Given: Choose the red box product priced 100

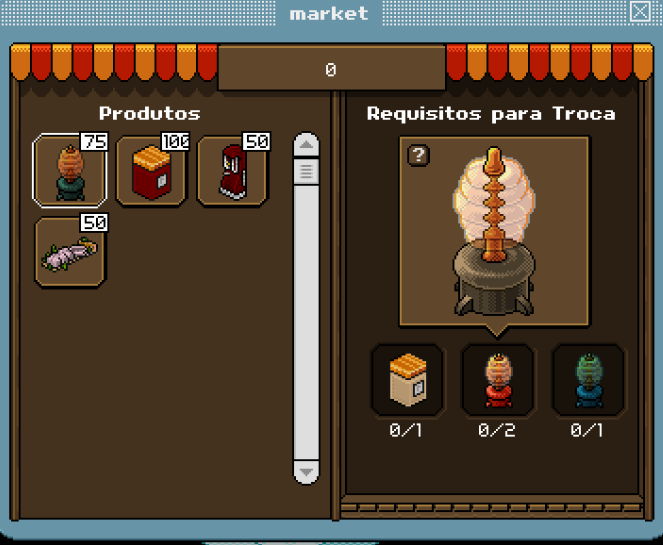Looking at the screenshot, I should click(151, 171).
